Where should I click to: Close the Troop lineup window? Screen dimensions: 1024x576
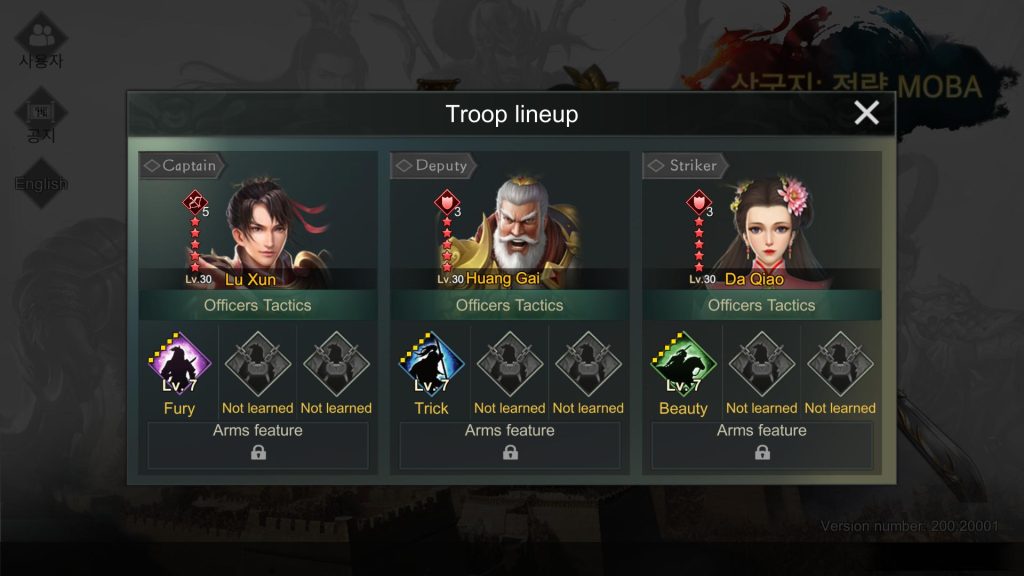pyautogui.click(x=866, y=113)
